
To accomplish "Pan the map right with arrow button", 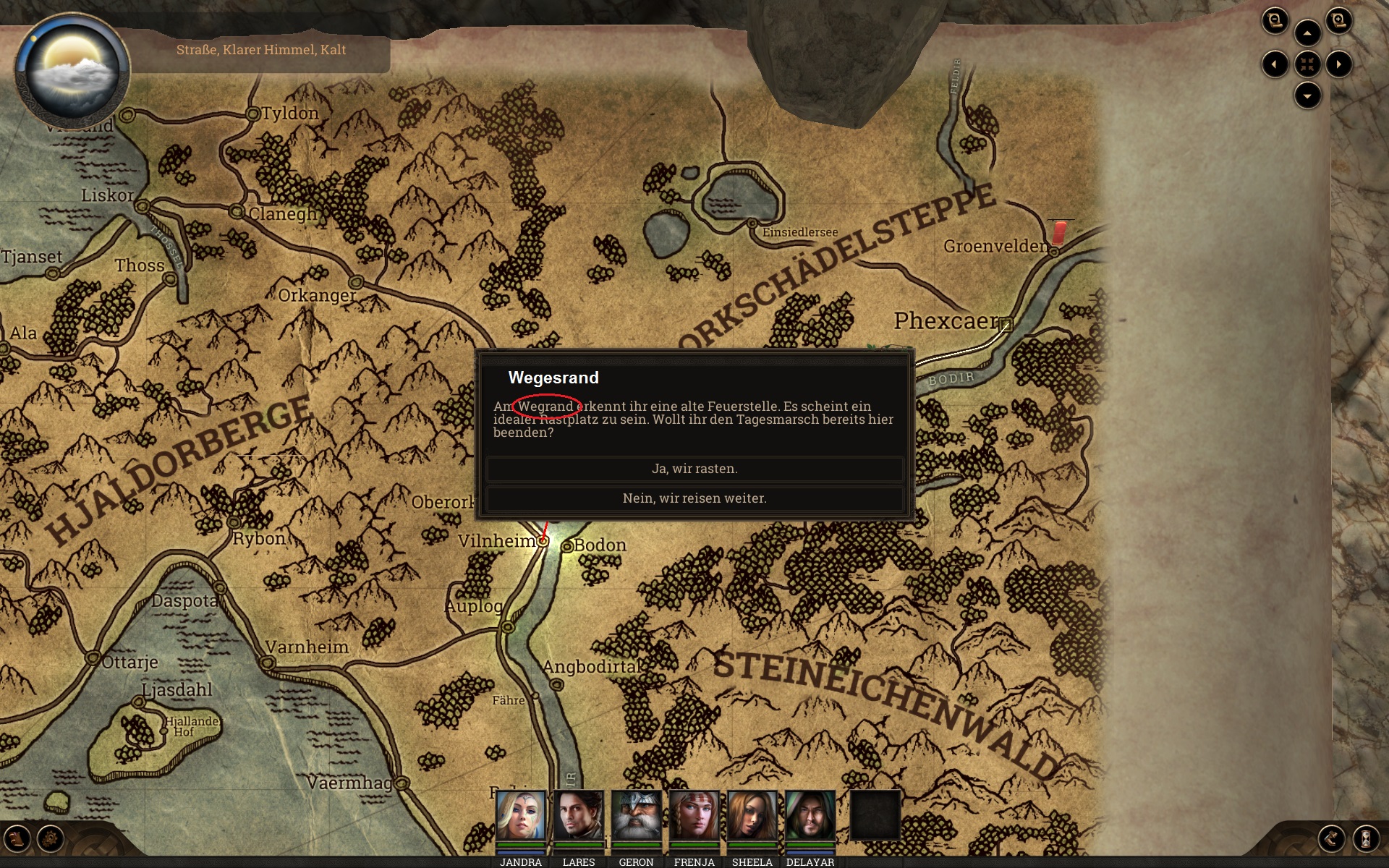I will coord(1339,64).
